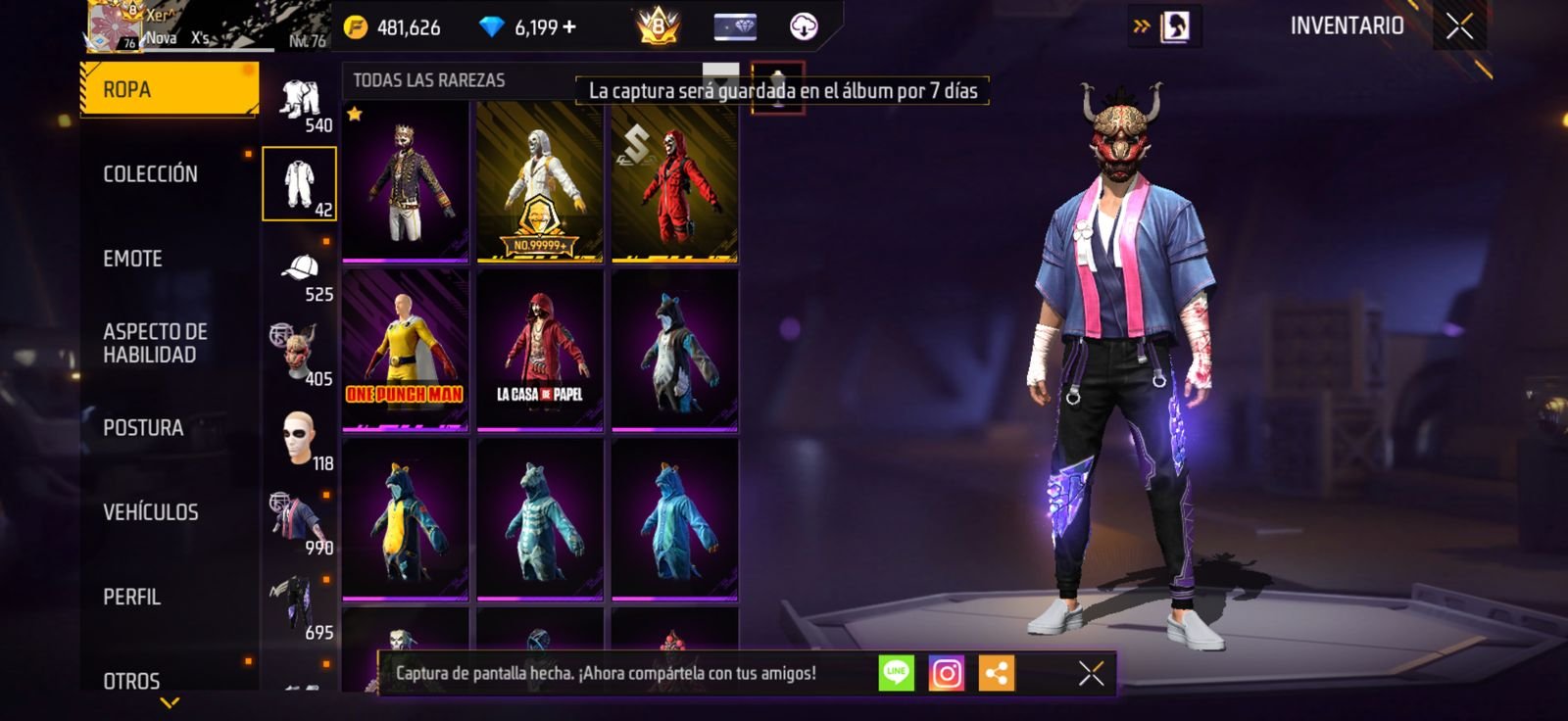Go to the Vehículos tab

(151, 512)
